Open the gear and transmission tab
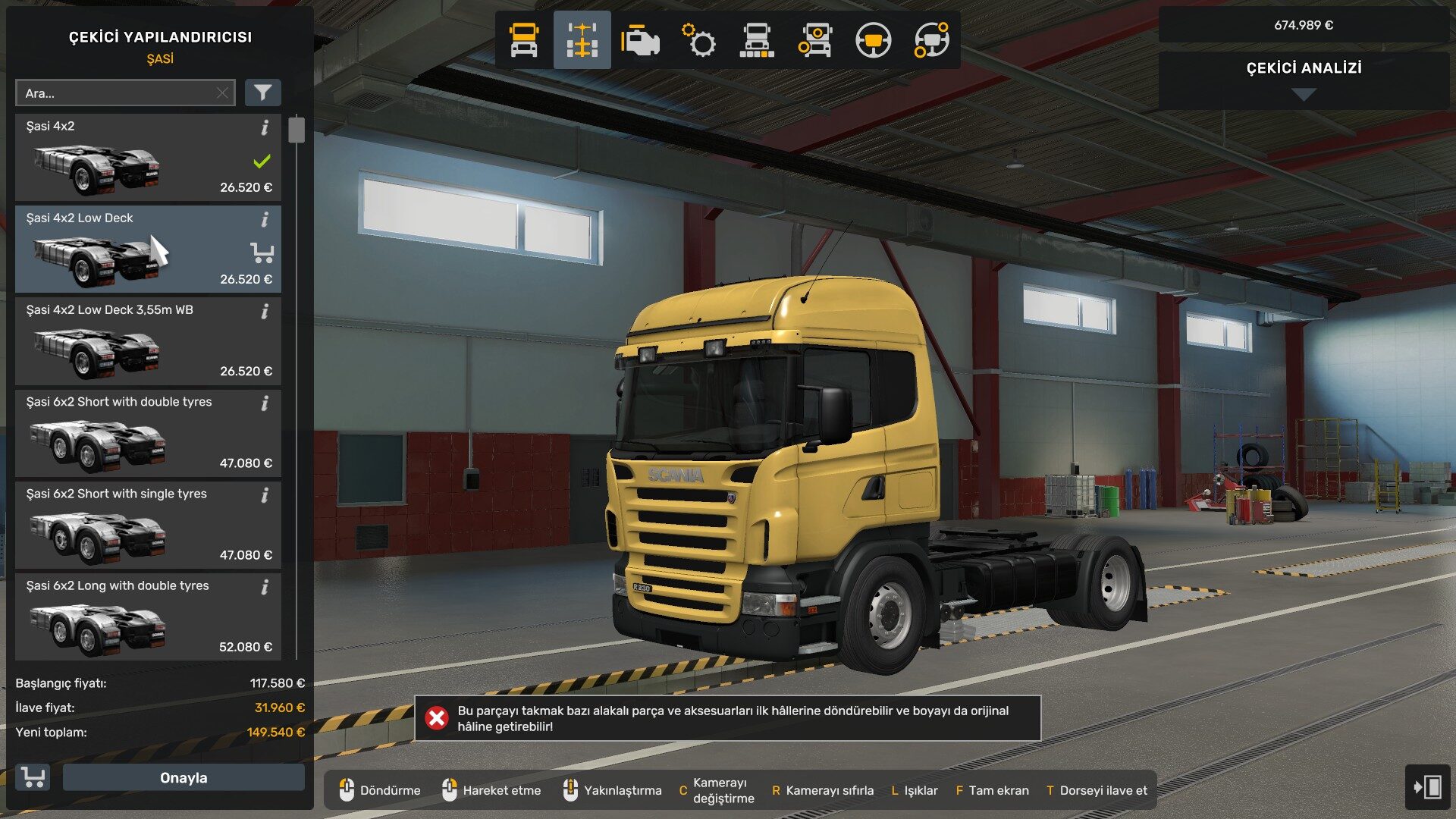 698,40
